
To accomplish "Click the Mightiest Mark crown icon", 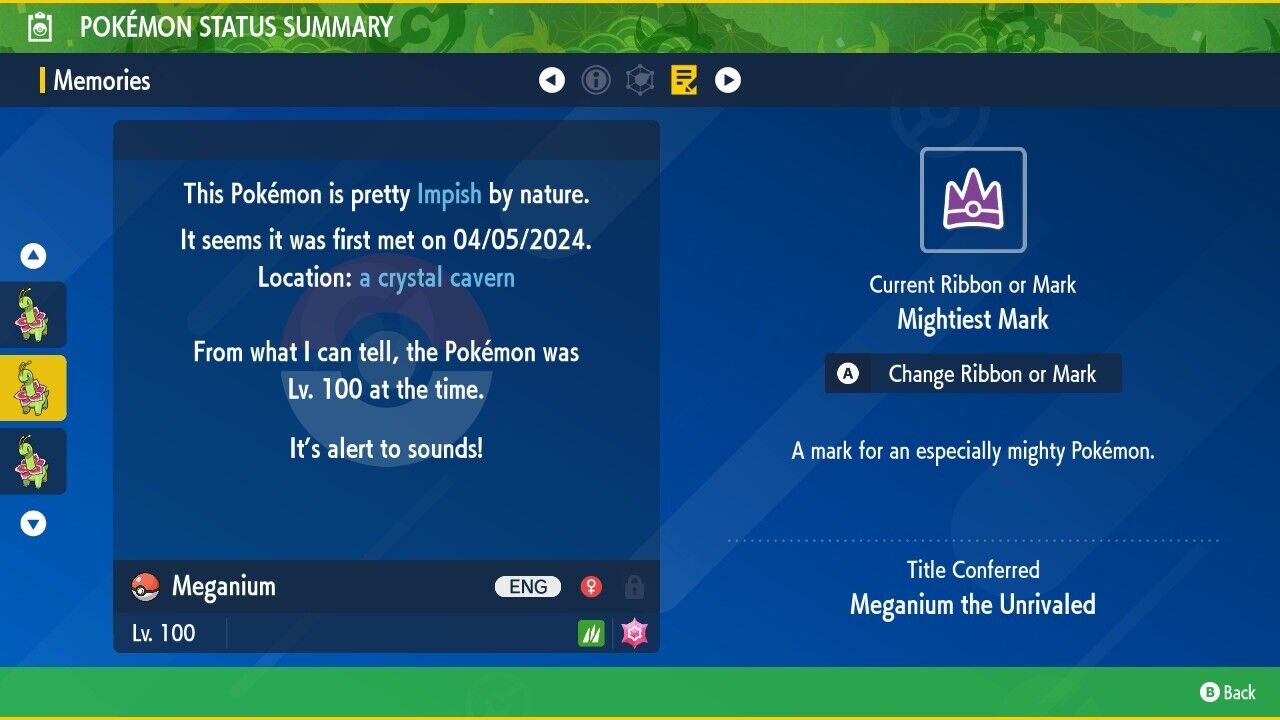I will click(973, 199).
